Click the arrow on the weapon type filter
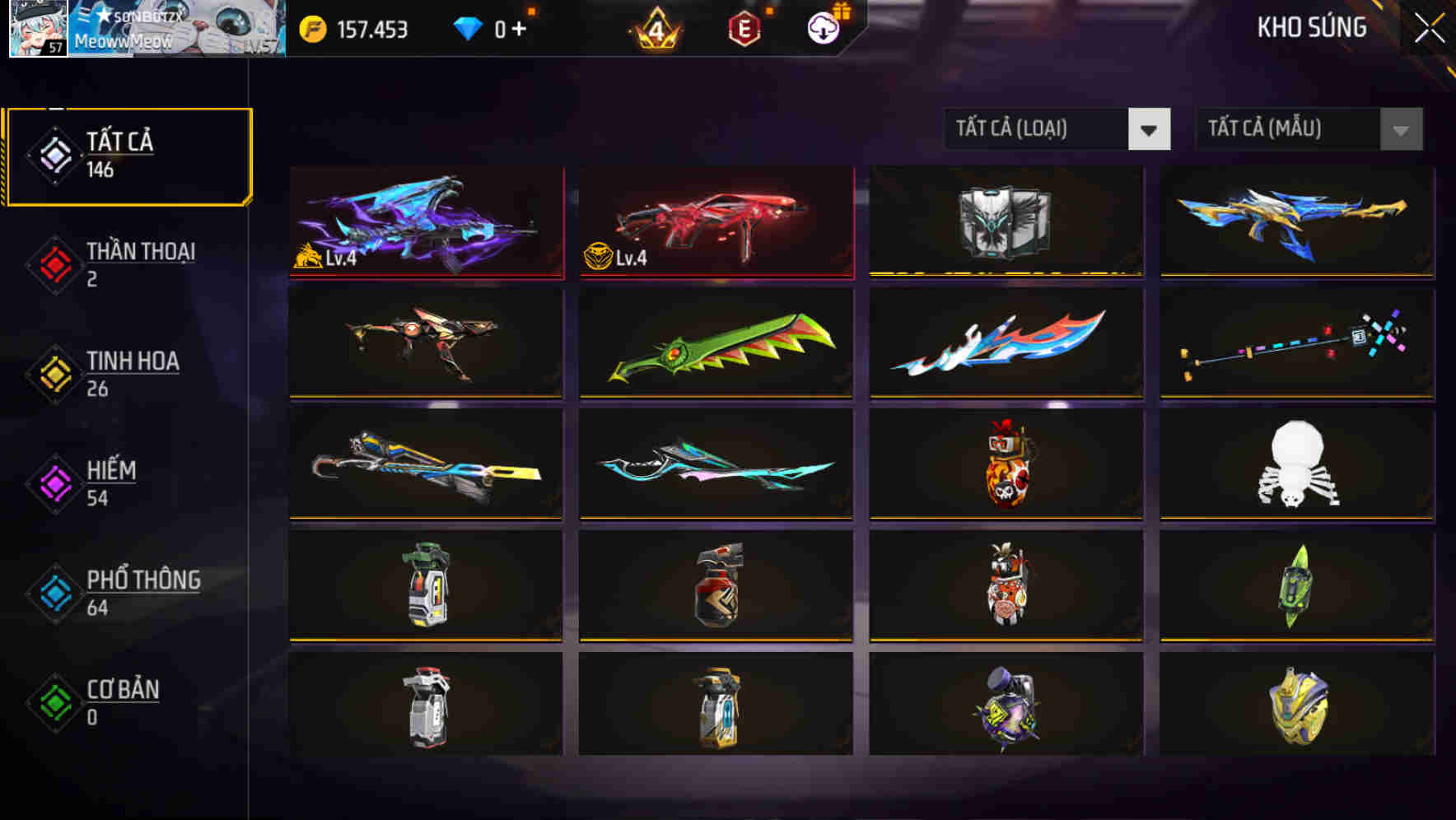This screenshot has width=1456, height=820. (x=1150, y=129)
